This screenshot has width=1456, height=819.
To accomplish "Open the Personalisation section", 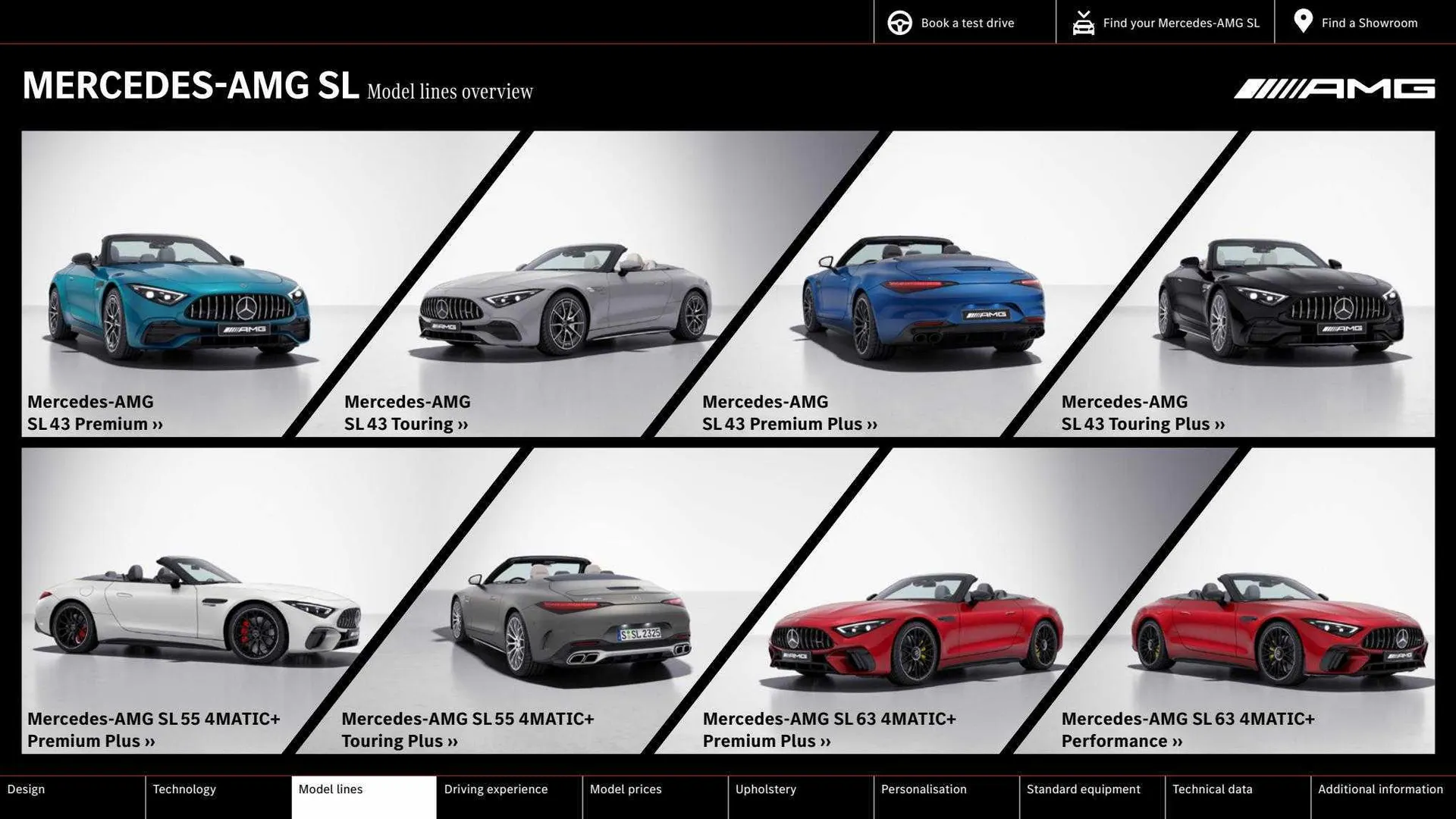I will click(x=924, y=789).
